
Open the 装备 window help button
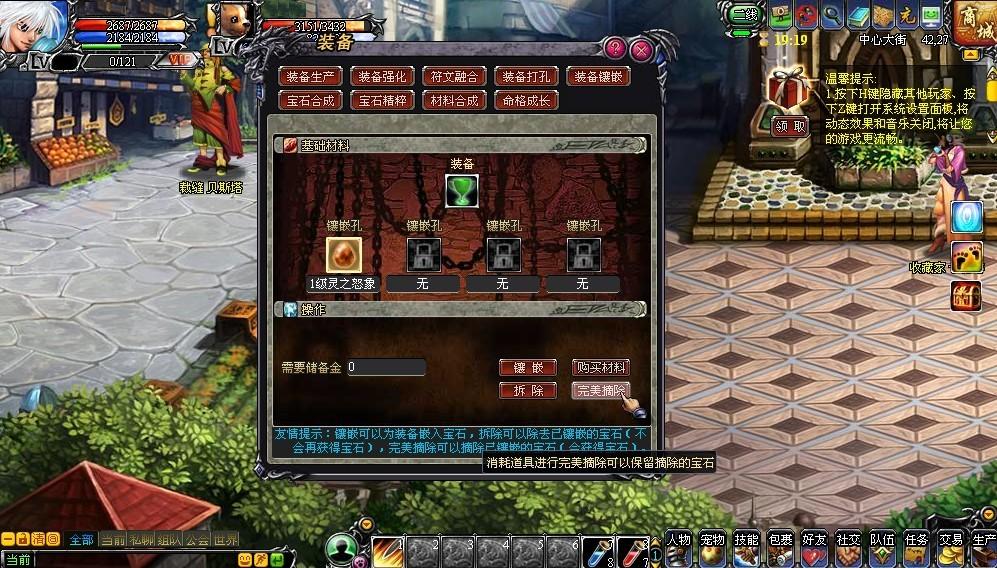point(616,48)
